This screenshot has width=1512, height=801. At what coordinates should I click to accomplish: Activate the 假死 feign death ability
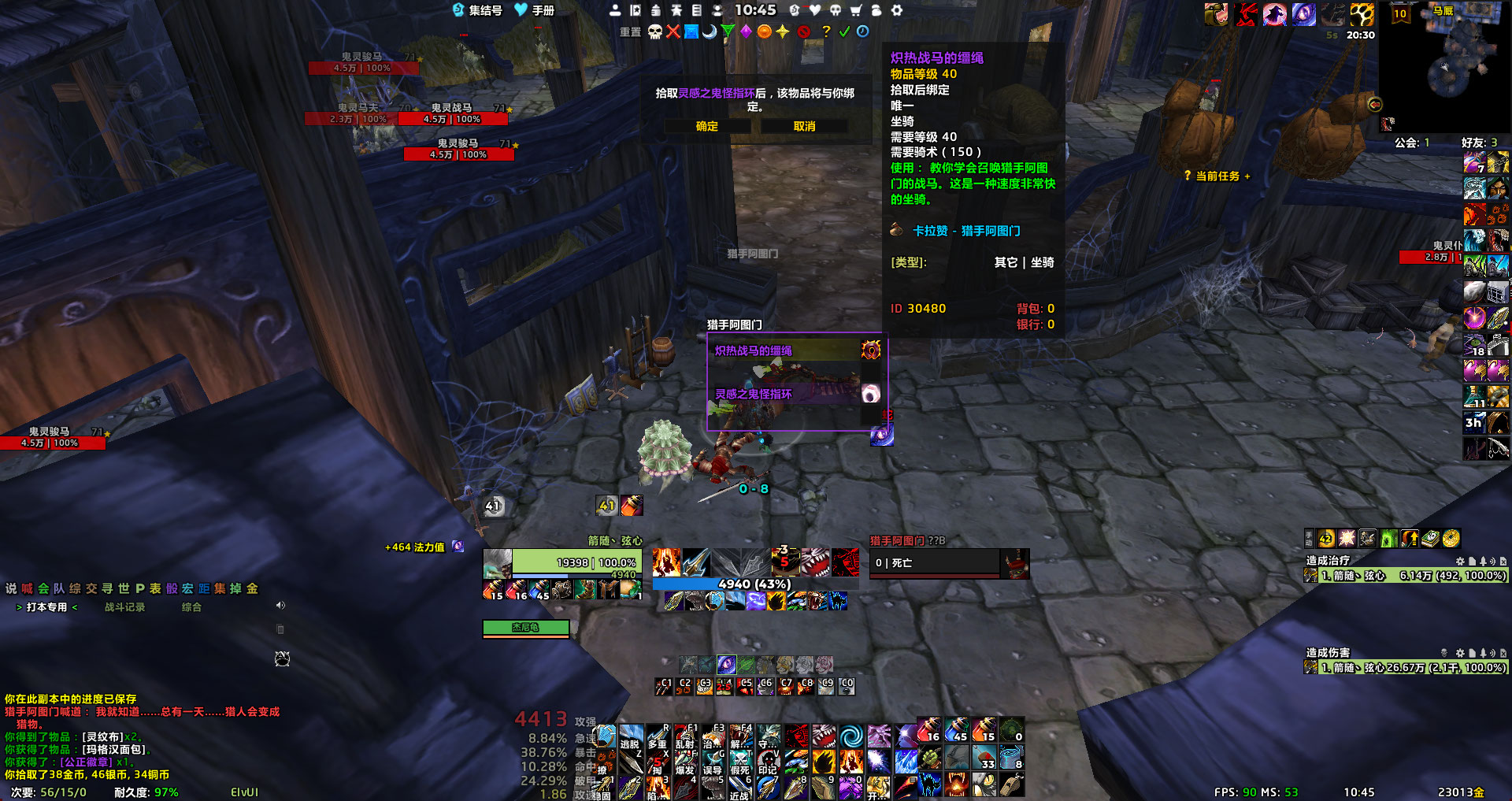coord(739,762)
